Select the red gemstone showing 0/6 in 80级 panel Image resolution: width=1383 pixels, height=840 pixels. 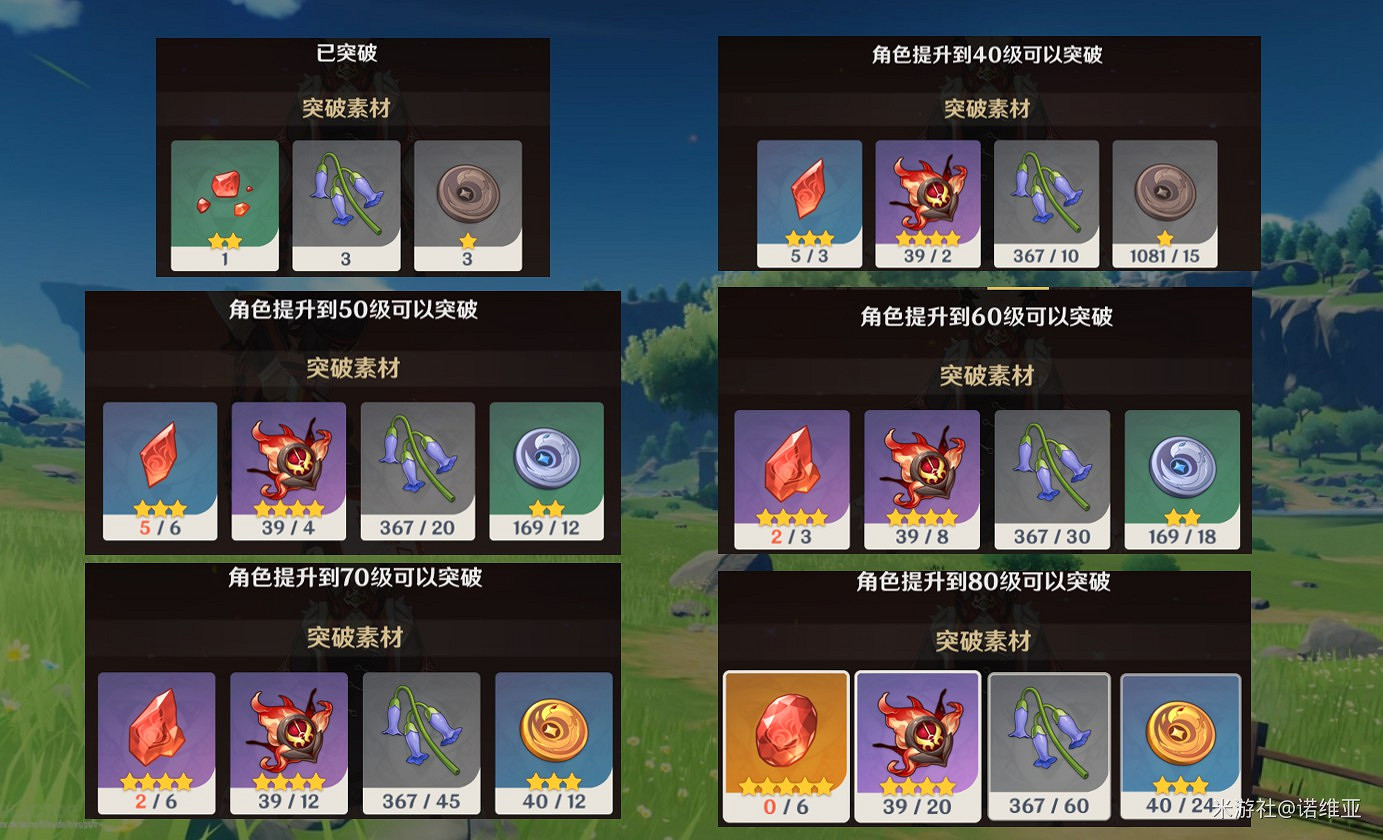[x=787, y=740]
